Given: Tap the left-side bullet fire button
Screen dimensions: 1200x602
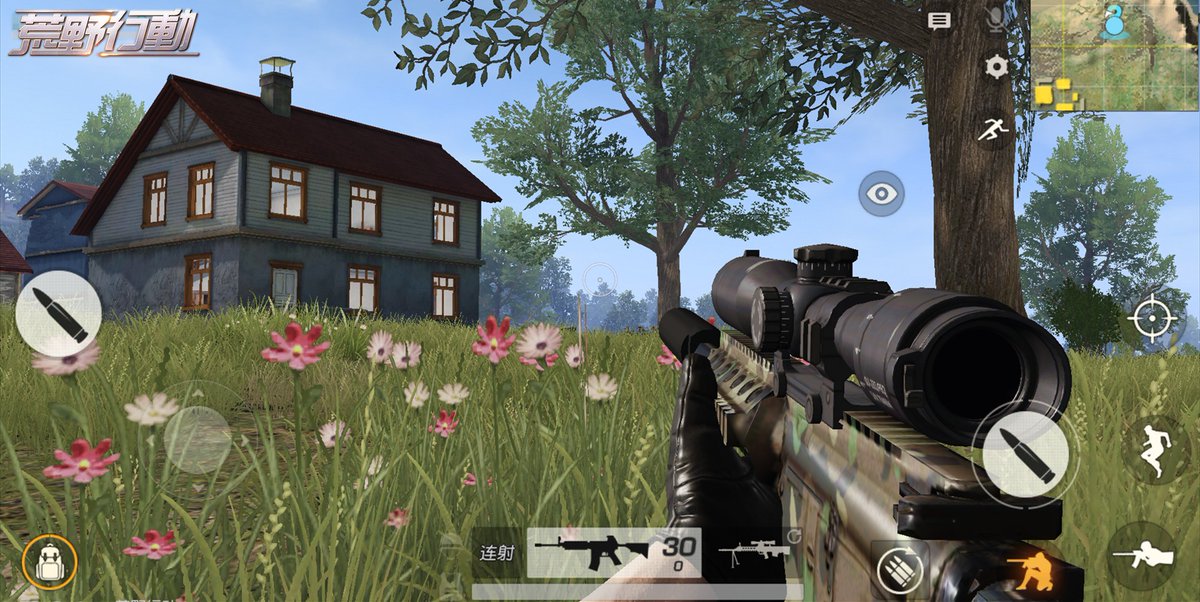Looking at the screenshot, I should click(x=58, y=314).
